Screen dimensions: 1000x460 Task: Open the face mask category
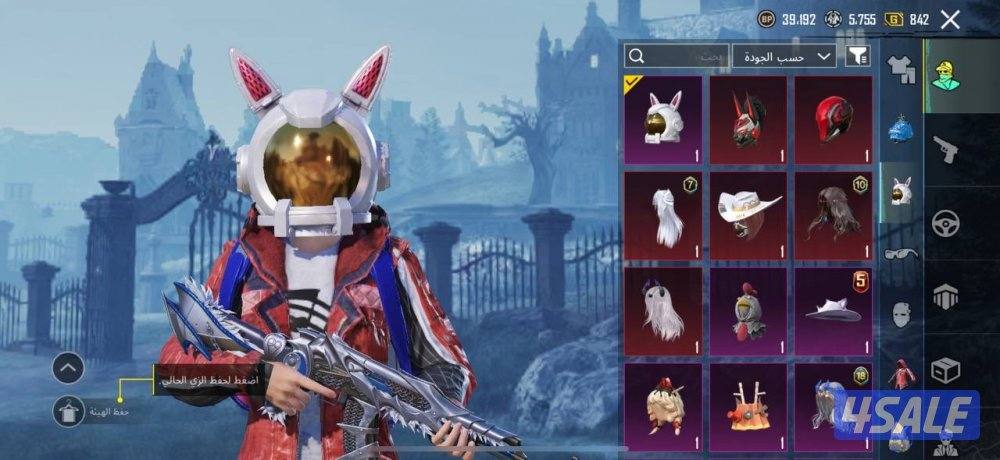click(x=900, y=313)
